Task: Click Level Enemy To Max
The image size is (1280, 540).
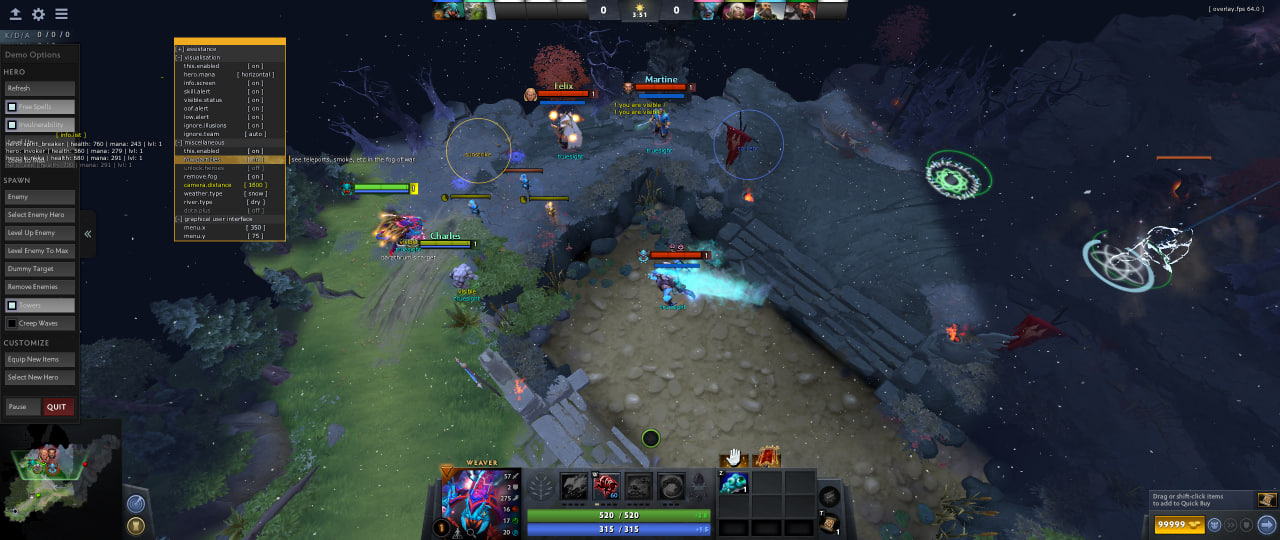Action: tap(40, 251)
